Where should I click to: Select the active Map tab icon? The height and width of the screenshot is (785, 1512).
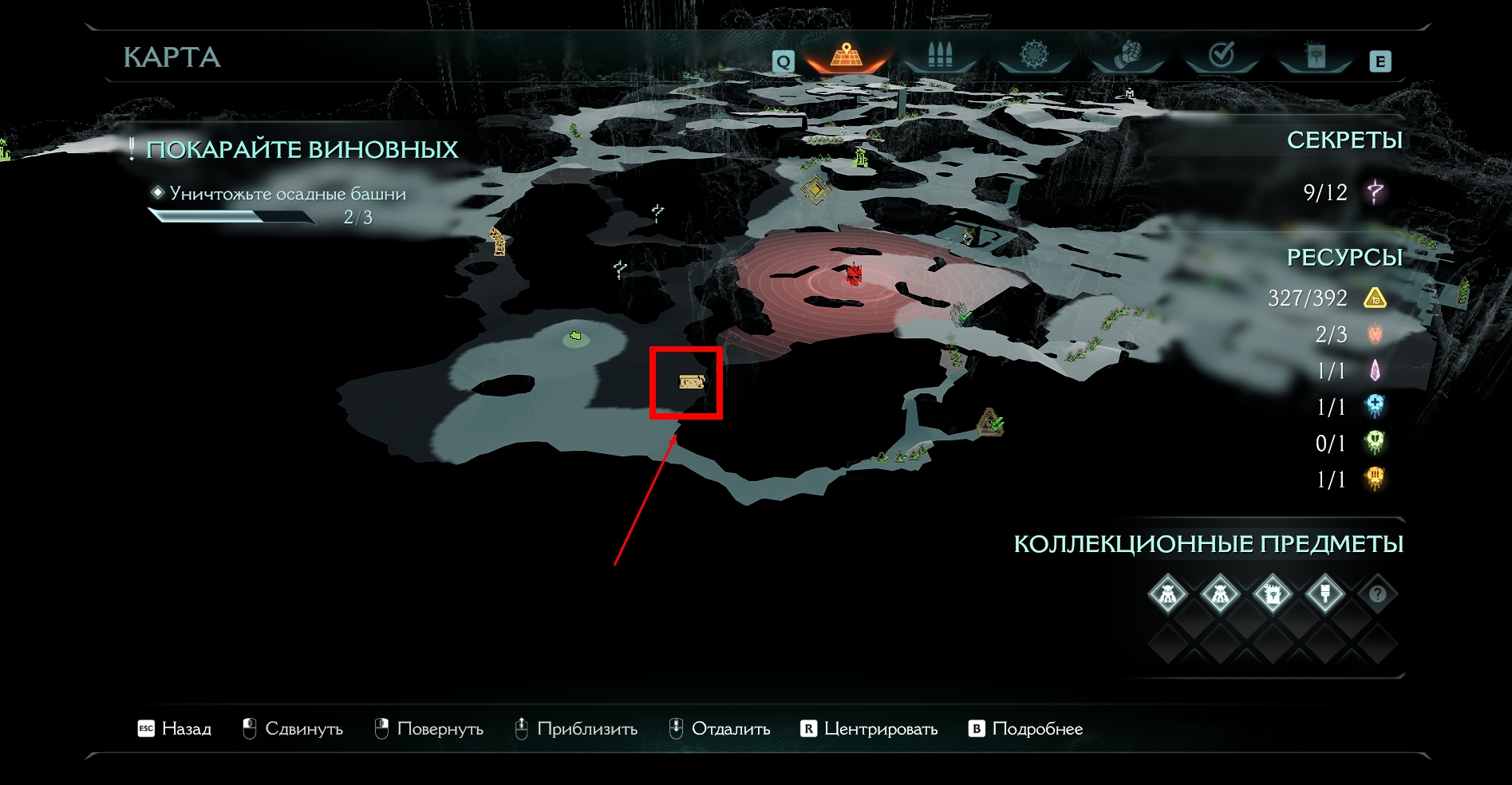pyautogui.click(x=846, y=56)
